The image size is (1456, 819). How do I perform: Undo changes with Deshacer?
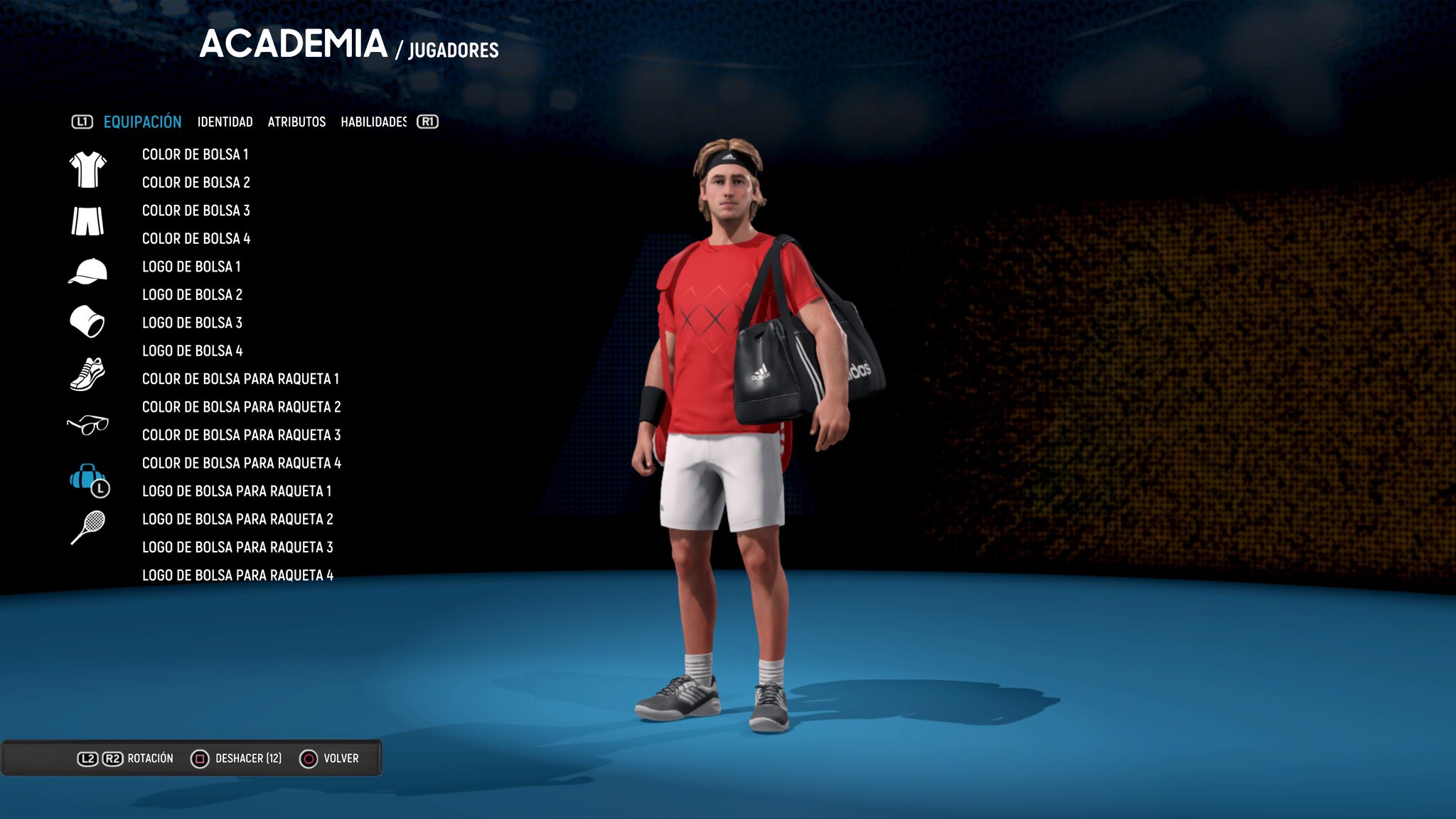coord(237,759)
